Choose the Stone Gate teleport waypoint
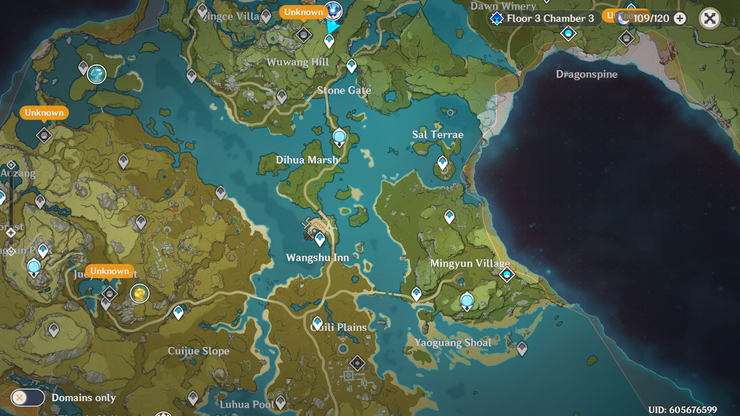 tap(351, 66)
